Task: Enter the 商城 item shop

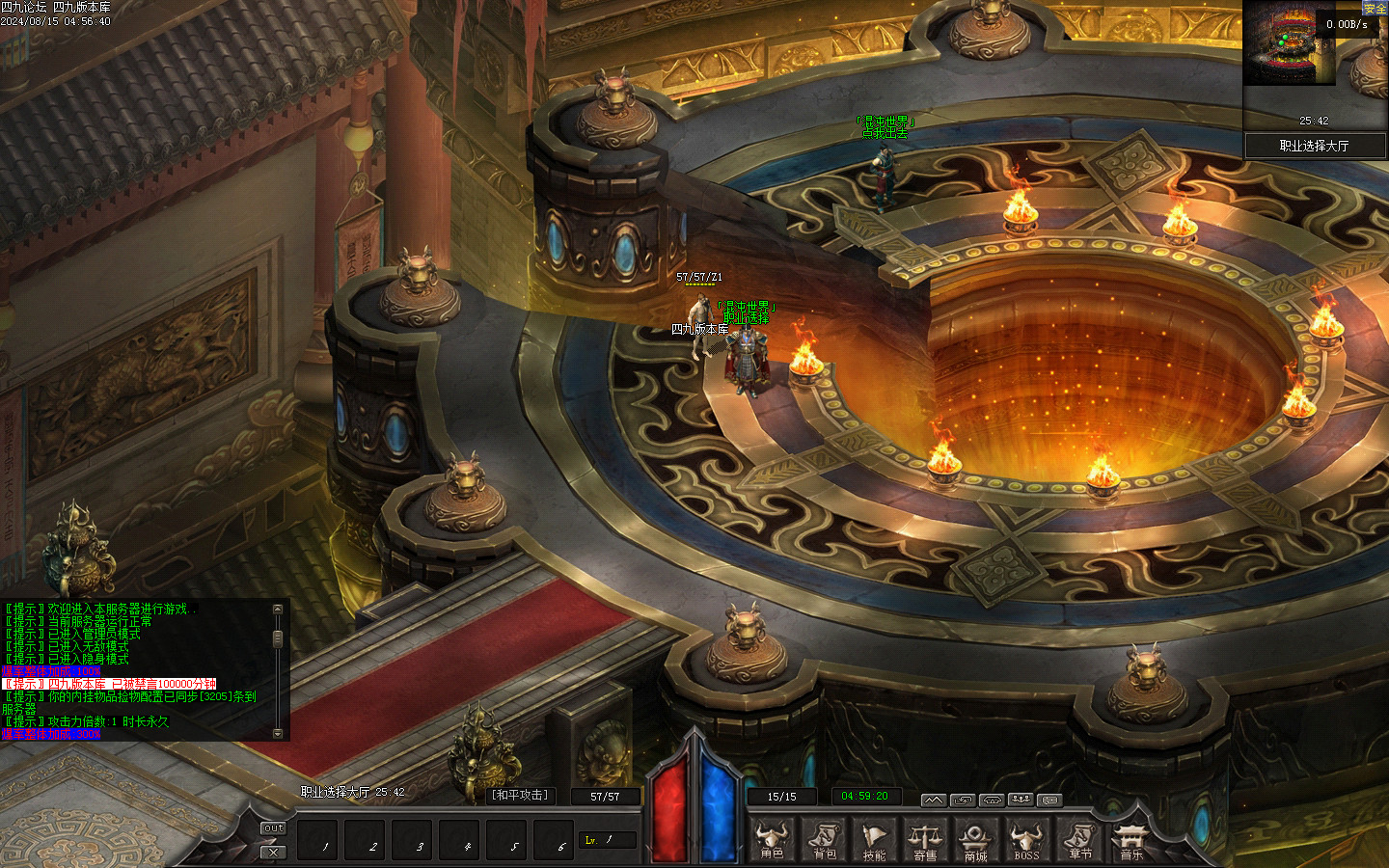Action: tap(975, 839)
